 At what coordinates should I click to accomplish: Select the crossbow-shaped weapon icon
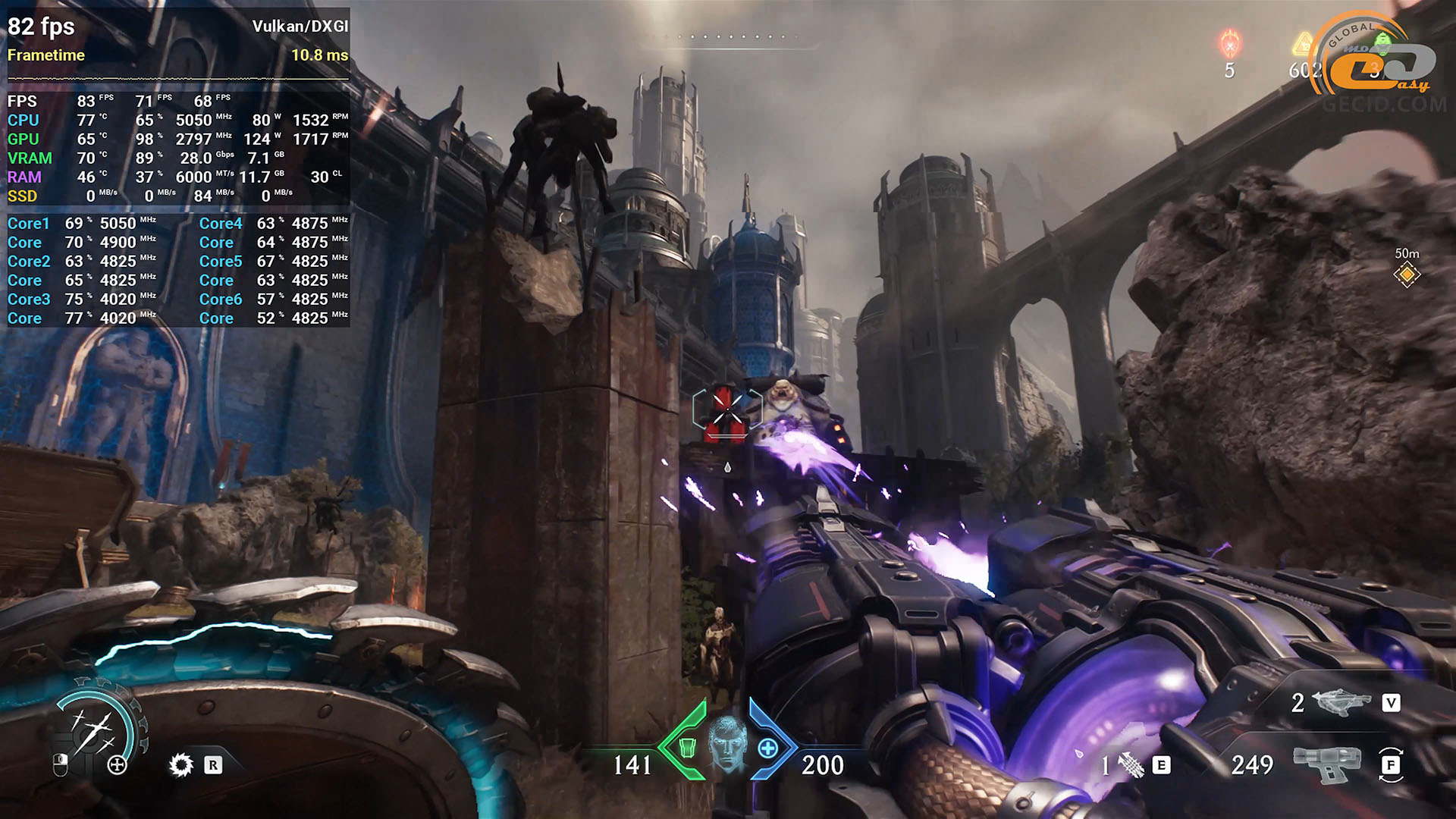click(x=1341, y=703)
